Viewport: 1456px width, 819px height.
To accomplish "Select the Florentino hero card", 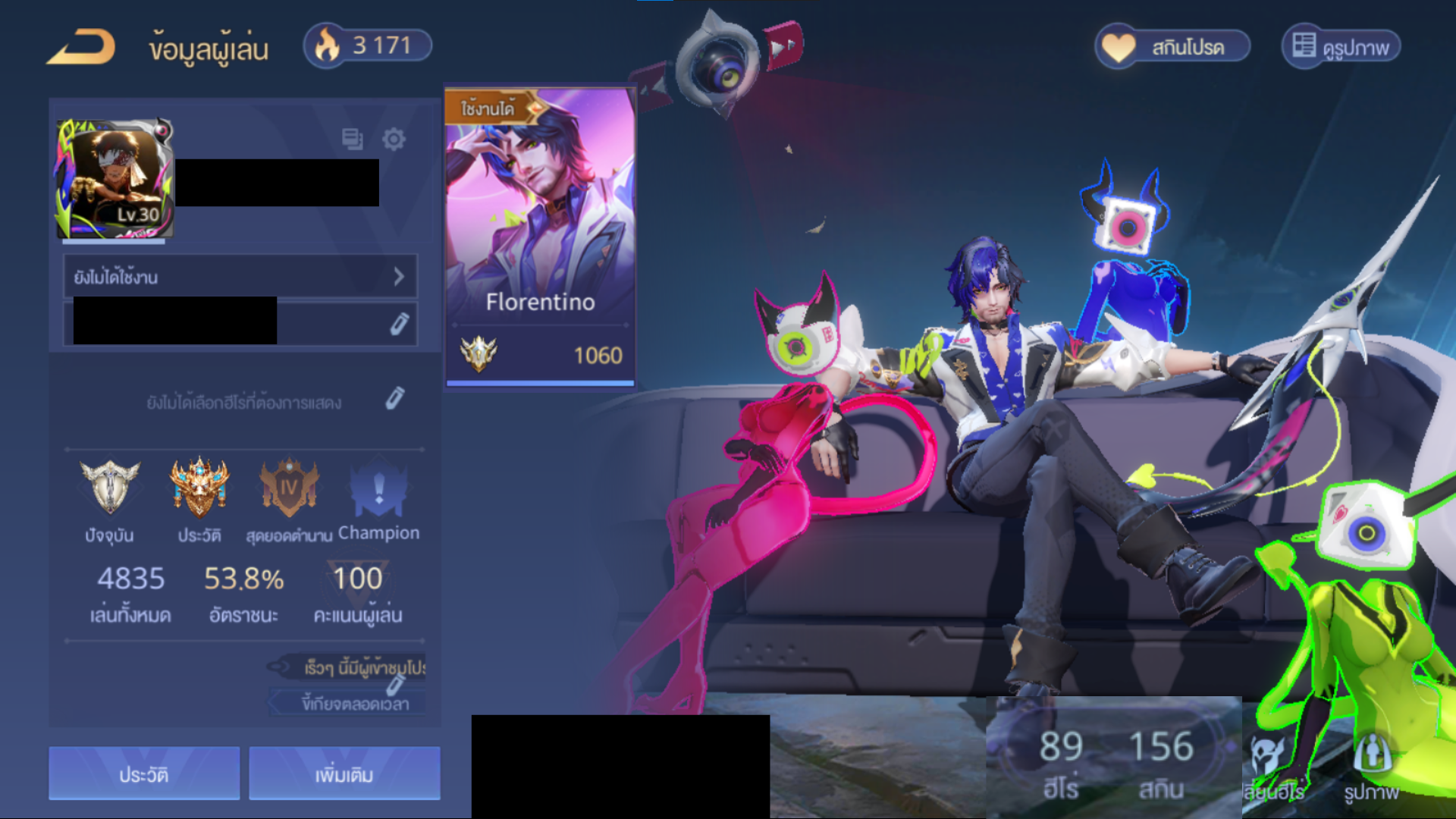I will pos(540,235).
